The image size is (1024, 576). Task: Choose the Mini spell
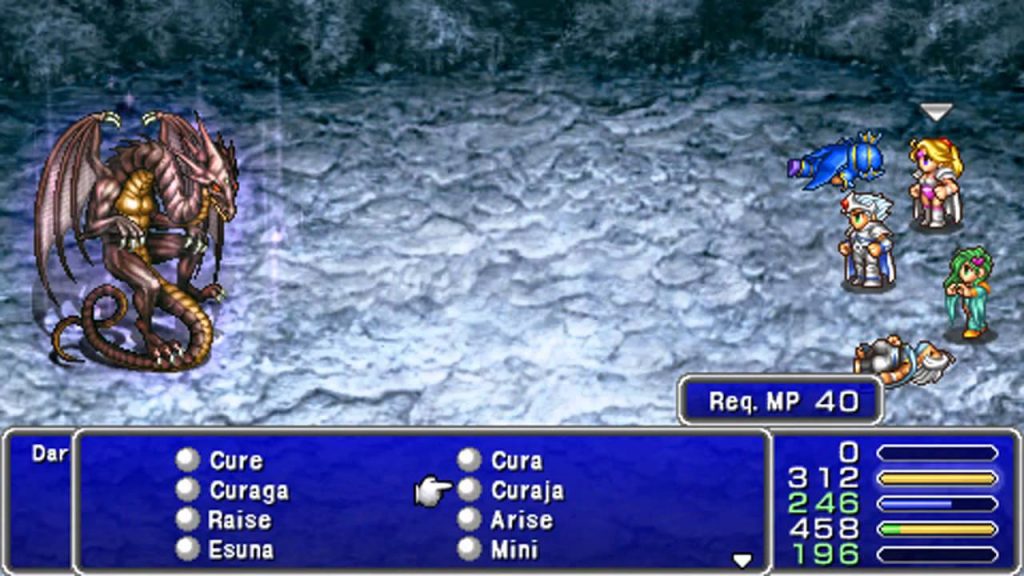(x=514, y=549)
